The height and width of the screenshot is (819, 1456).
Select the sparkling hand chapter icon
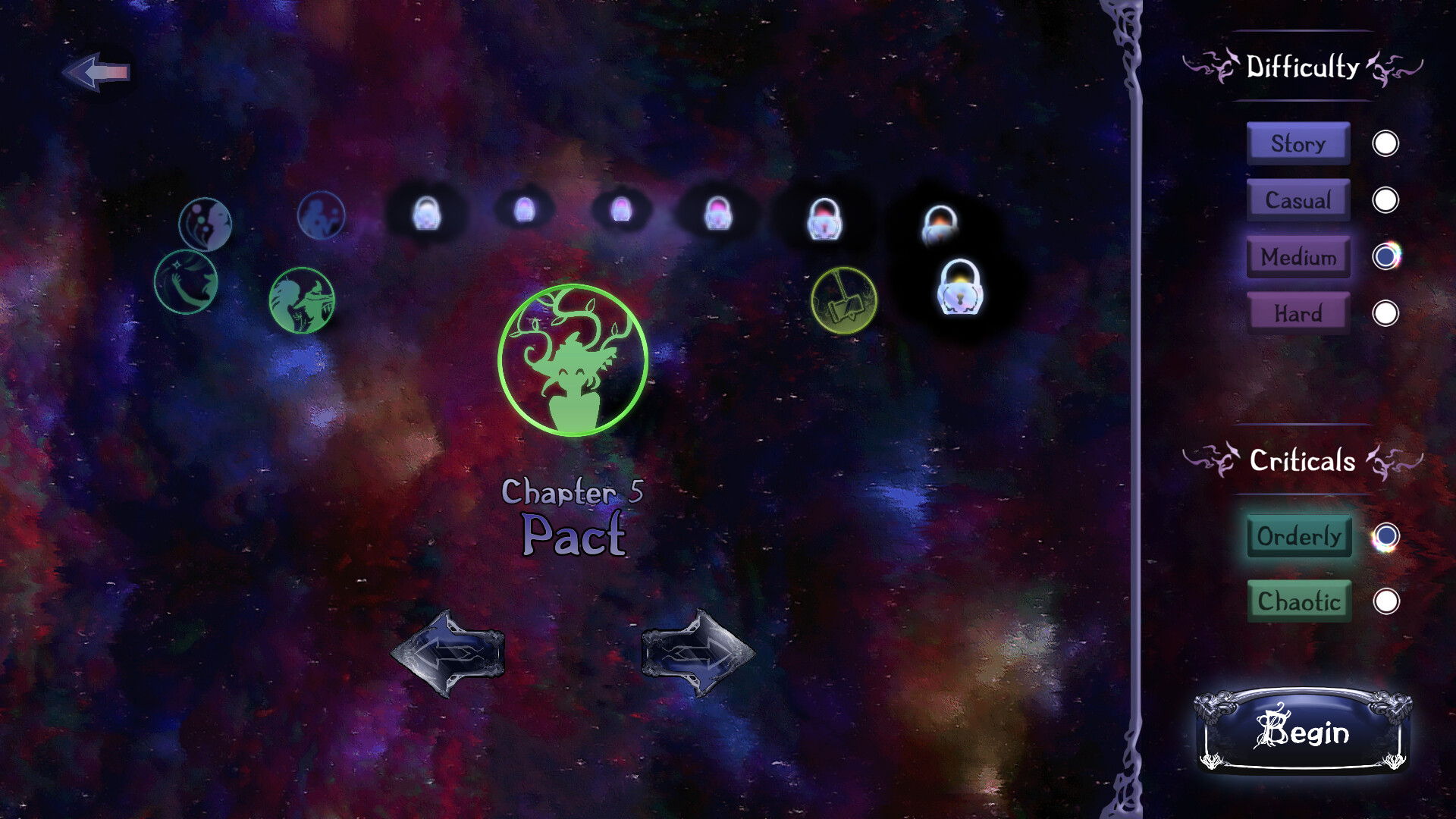[187, 284]
